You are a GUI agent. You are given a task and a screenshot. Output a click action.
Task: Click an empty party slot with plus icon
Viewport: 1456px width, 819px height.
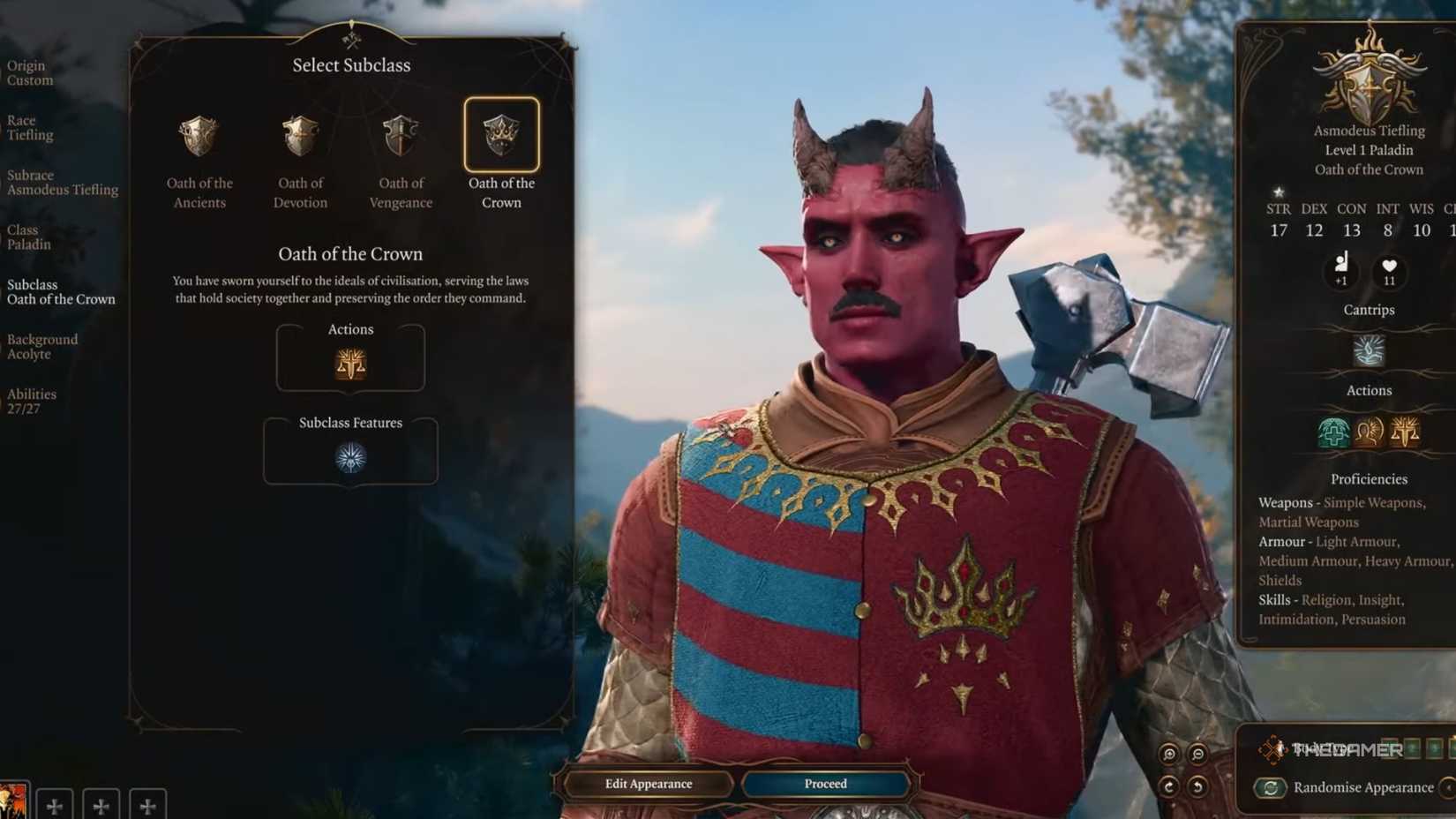coord(55,805)
